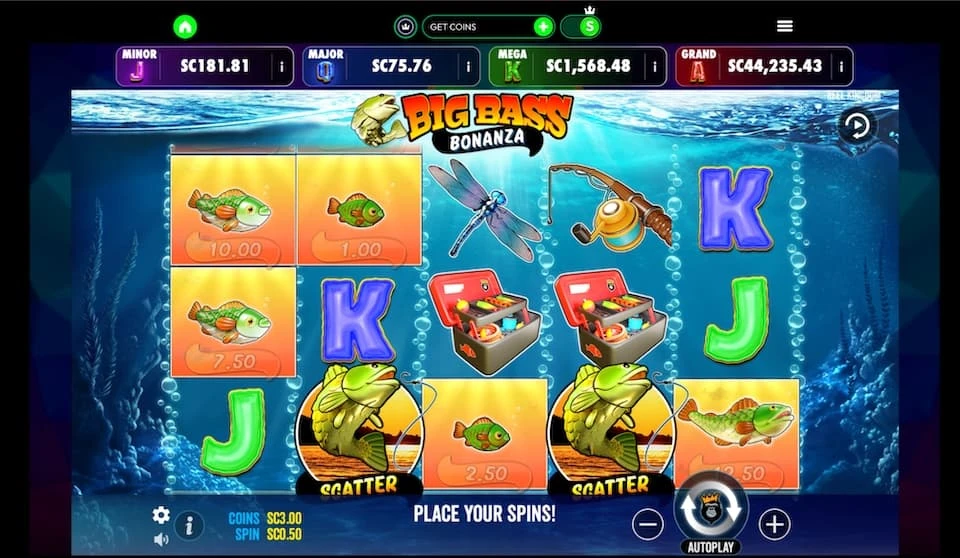
Task: Go to the green Home button
Action: click(185, 27)
